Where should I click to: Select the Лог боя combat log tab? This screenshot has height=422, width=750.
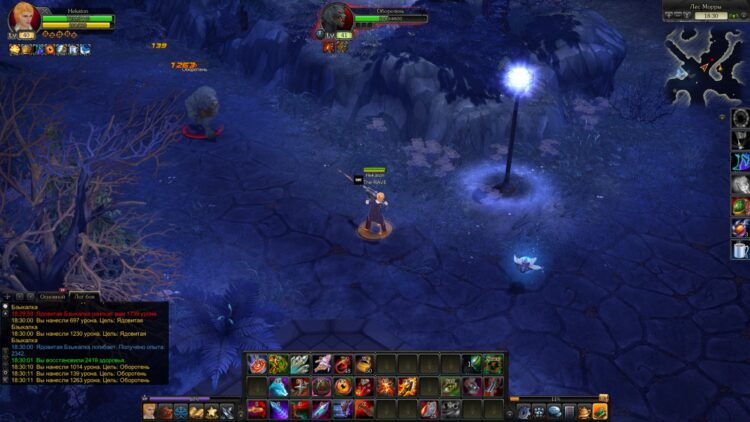point(85,297)
